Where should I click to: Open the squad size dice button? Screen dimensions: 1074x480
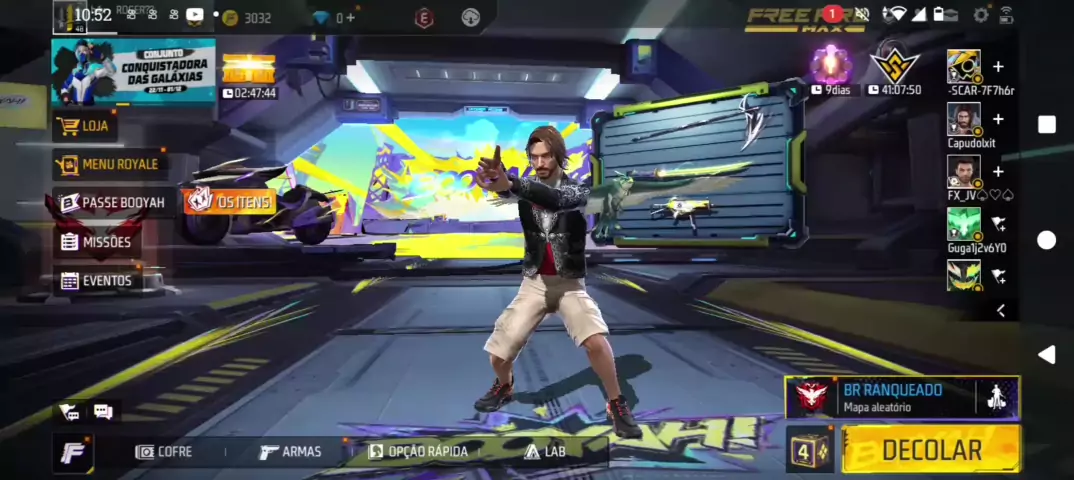[x=808, y=450]
